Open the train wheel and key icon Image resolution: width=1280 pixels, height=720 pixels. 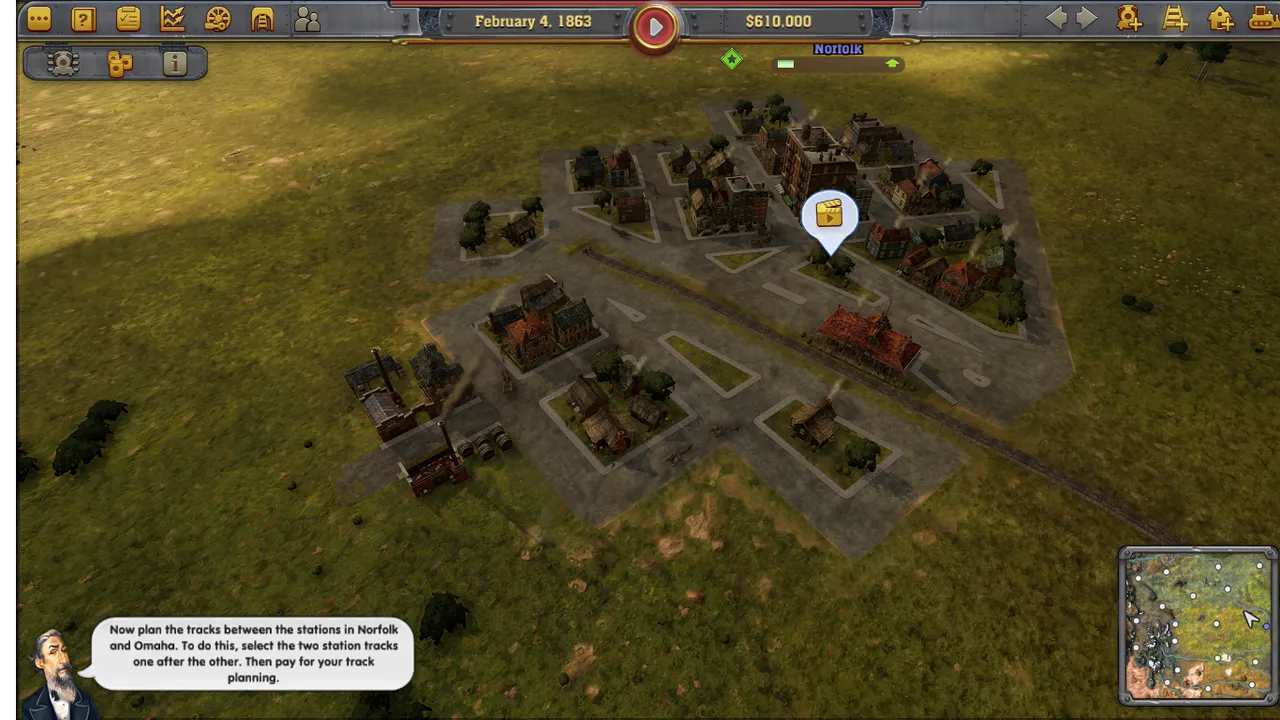point(217,19)
